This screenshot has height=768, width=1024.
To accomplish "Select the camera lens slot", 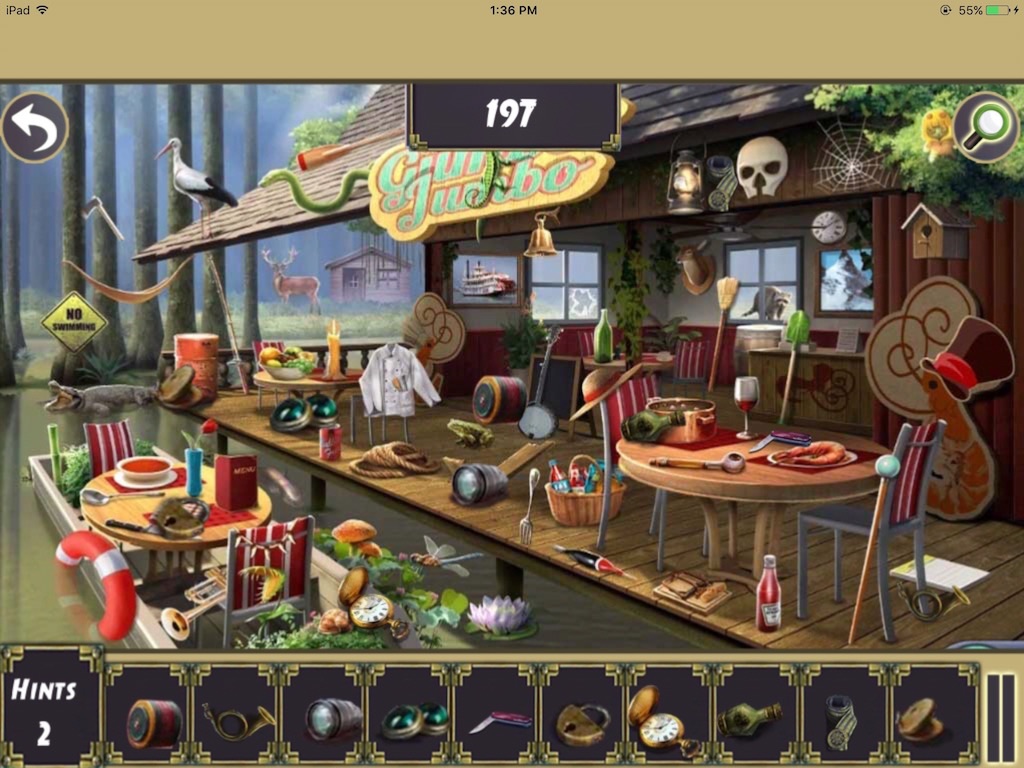I will (331, 717).
